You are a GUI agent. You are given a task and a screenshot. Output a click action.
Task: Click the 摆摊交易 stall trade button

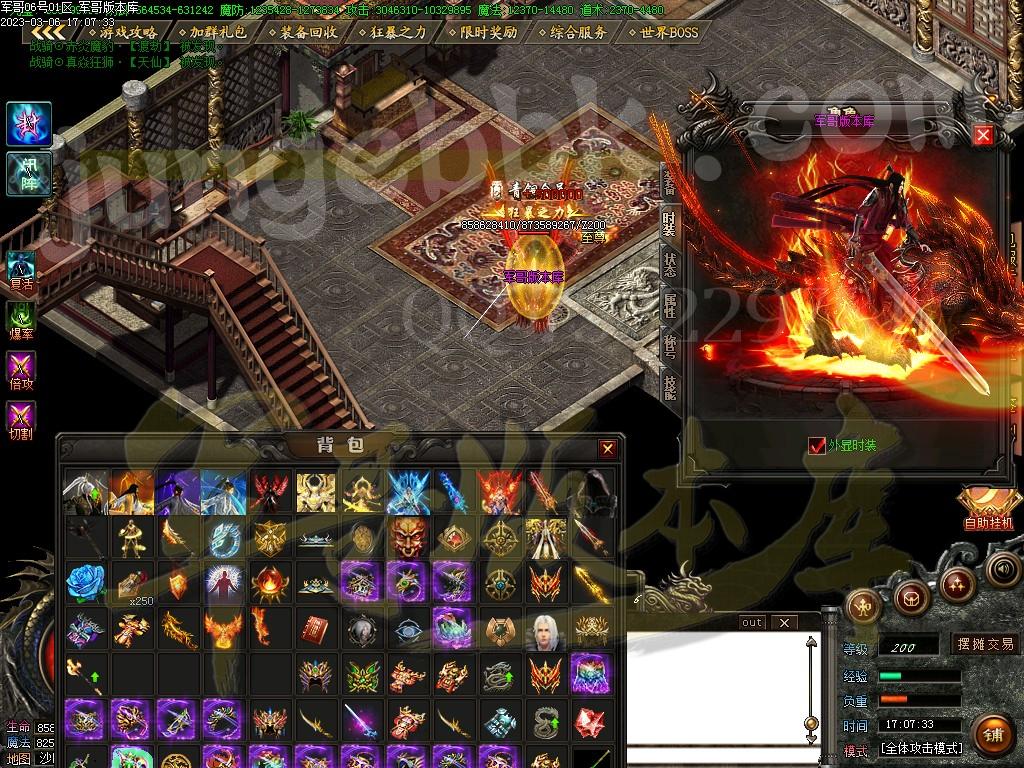985,645
